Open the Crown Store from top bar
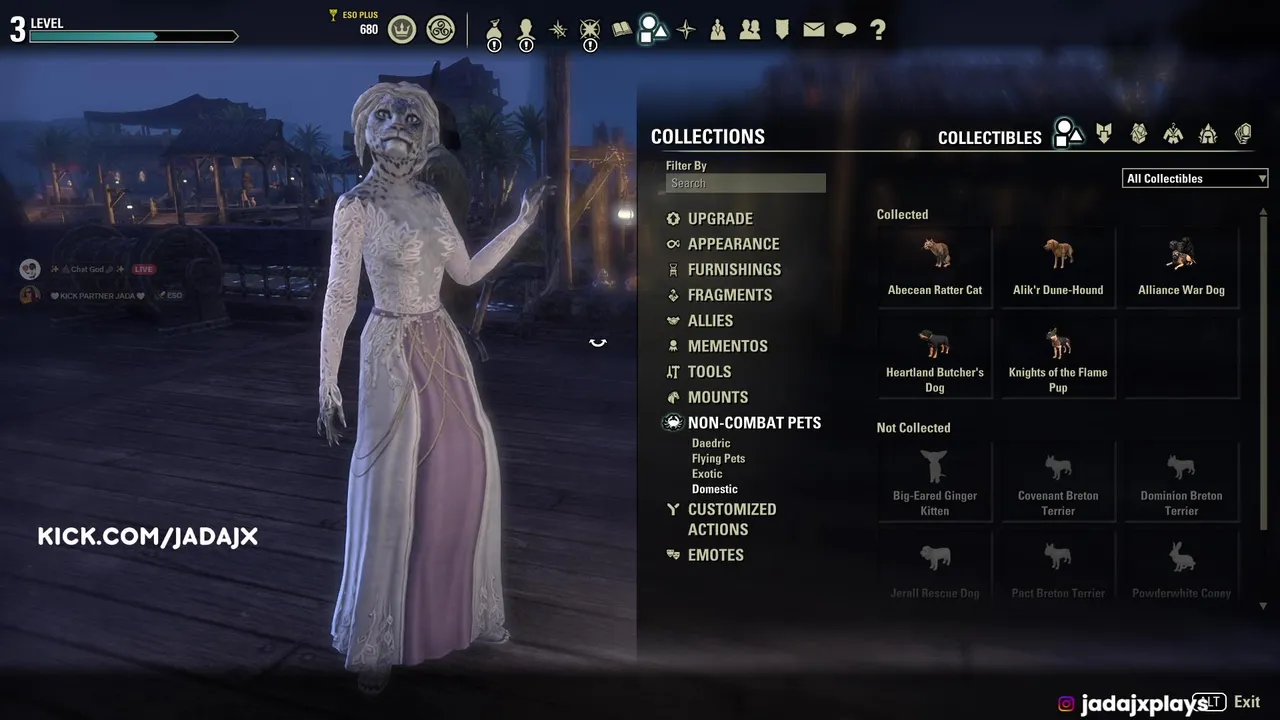Viewport: 1280px width, 720px height. click(x=402, y=30)
